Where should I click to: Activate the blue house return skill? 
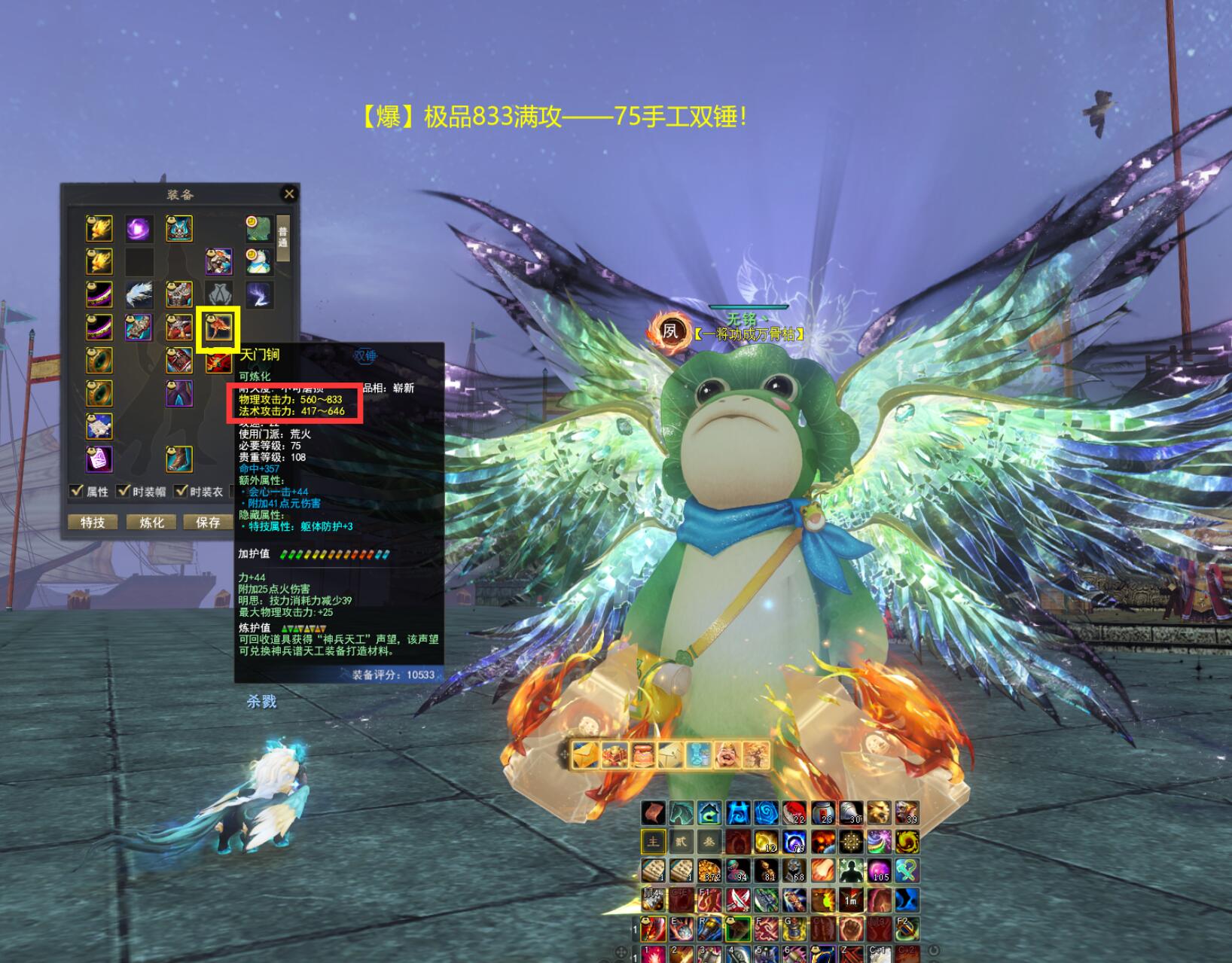709,812
